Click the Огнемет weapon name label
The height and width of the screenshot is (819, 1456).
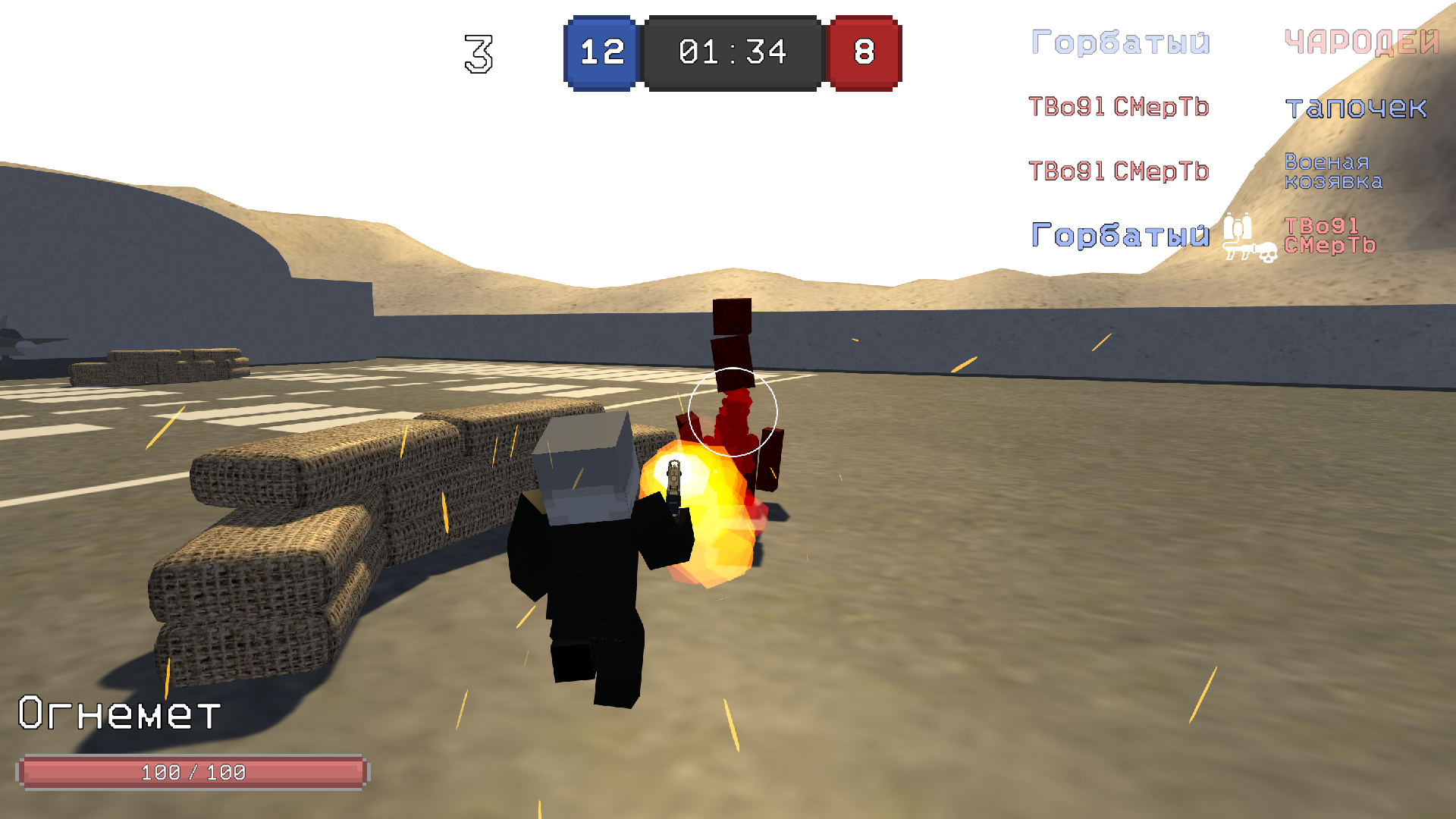coord(118,713)
